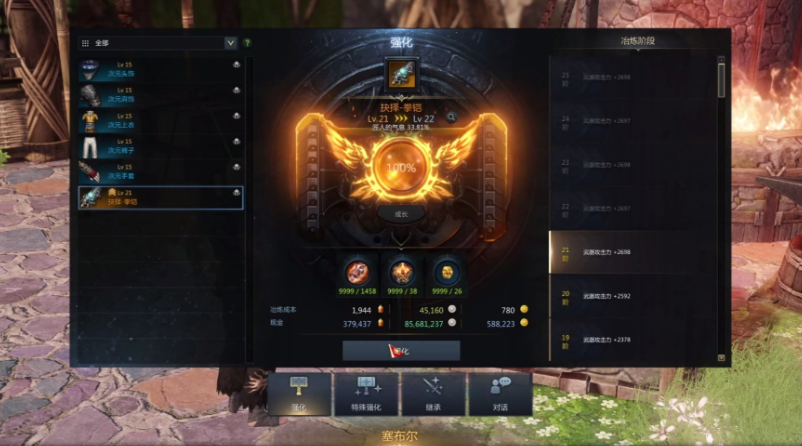Pick the 次元裤子 pants item
The width and height of the screenshot is (802, 446).
160,146
